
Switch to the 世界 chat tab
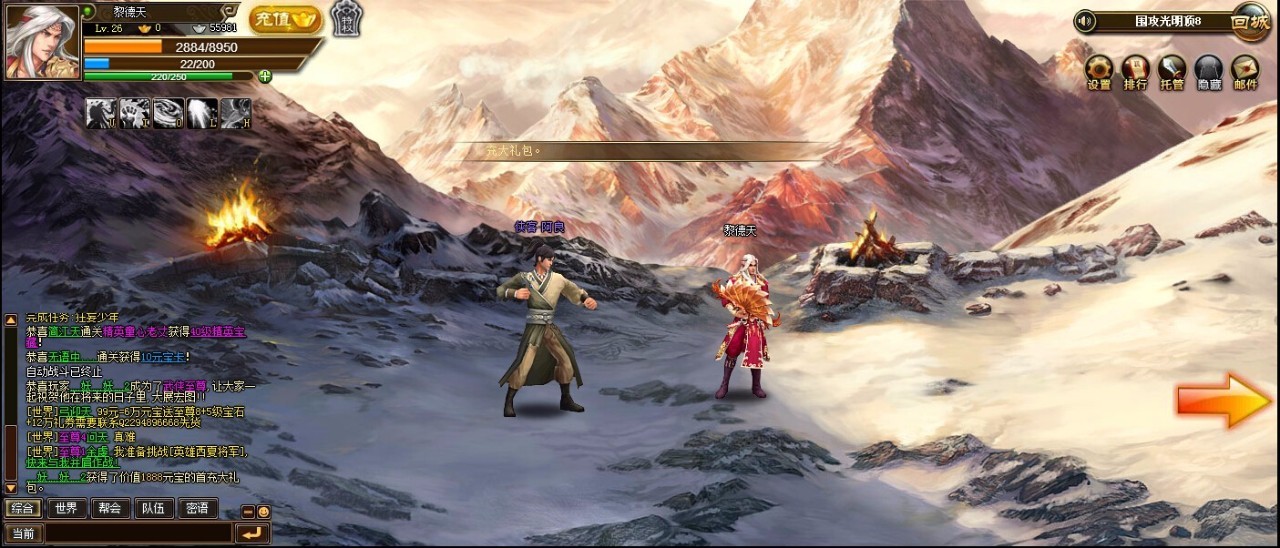coord(66,508)
